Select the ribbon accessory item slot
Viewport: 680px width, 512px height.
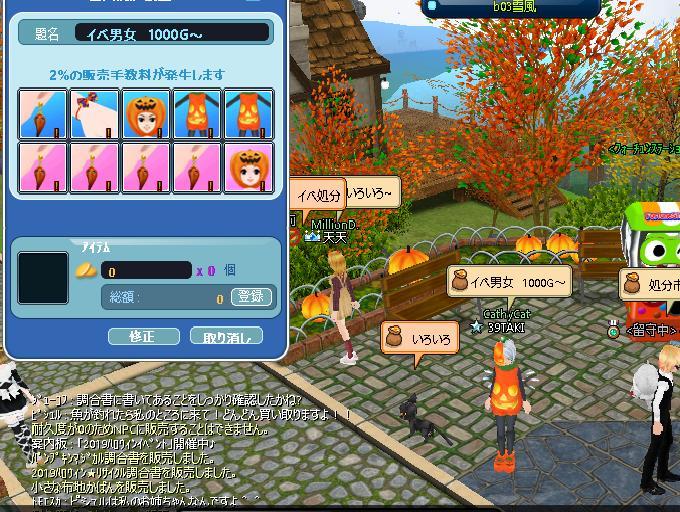pos(95,113)
